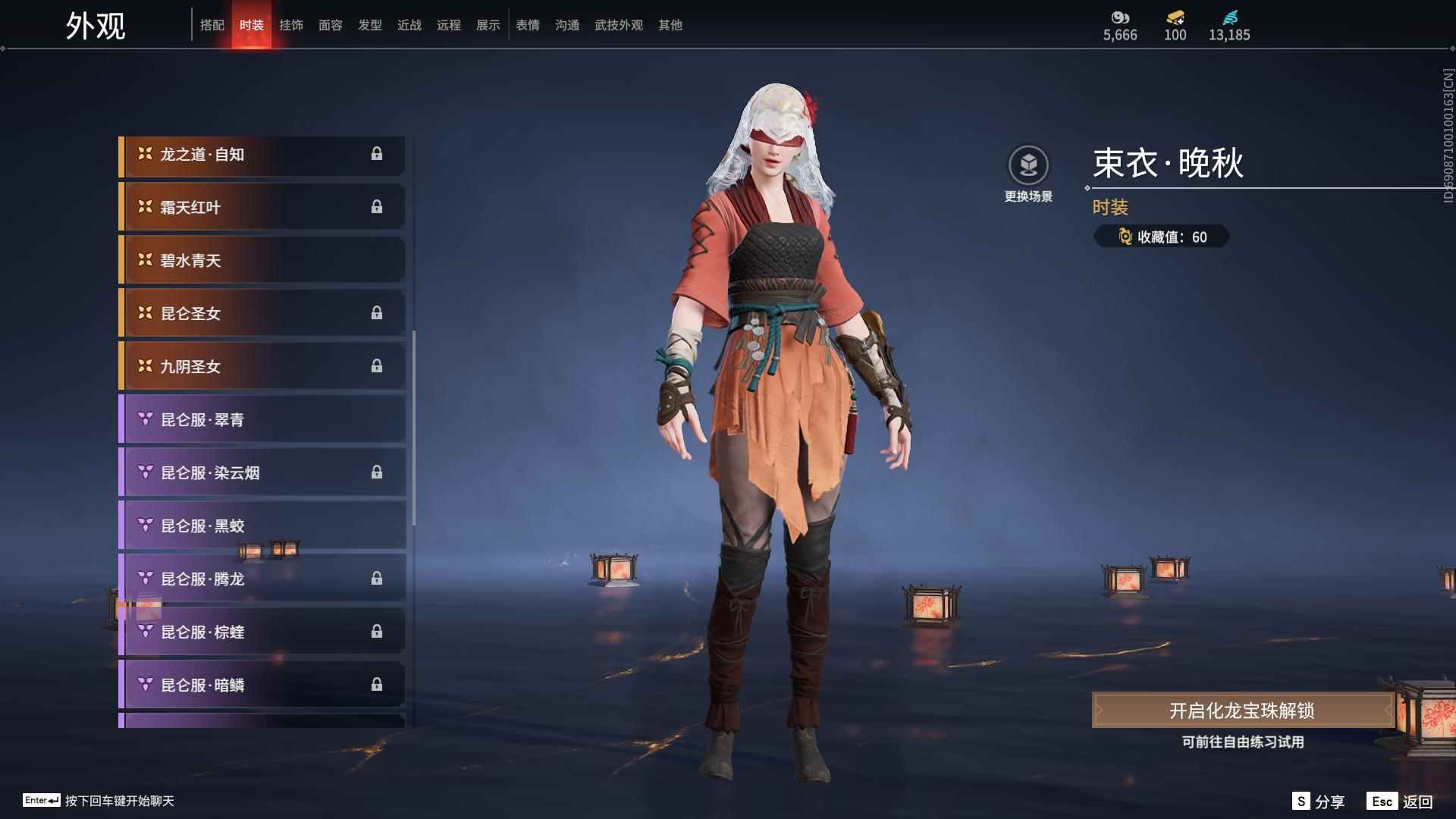The height and width of the screenshot is (819, 1456).
Task: Switch to the 其他 tab
Action: click(x=670, y=25)
